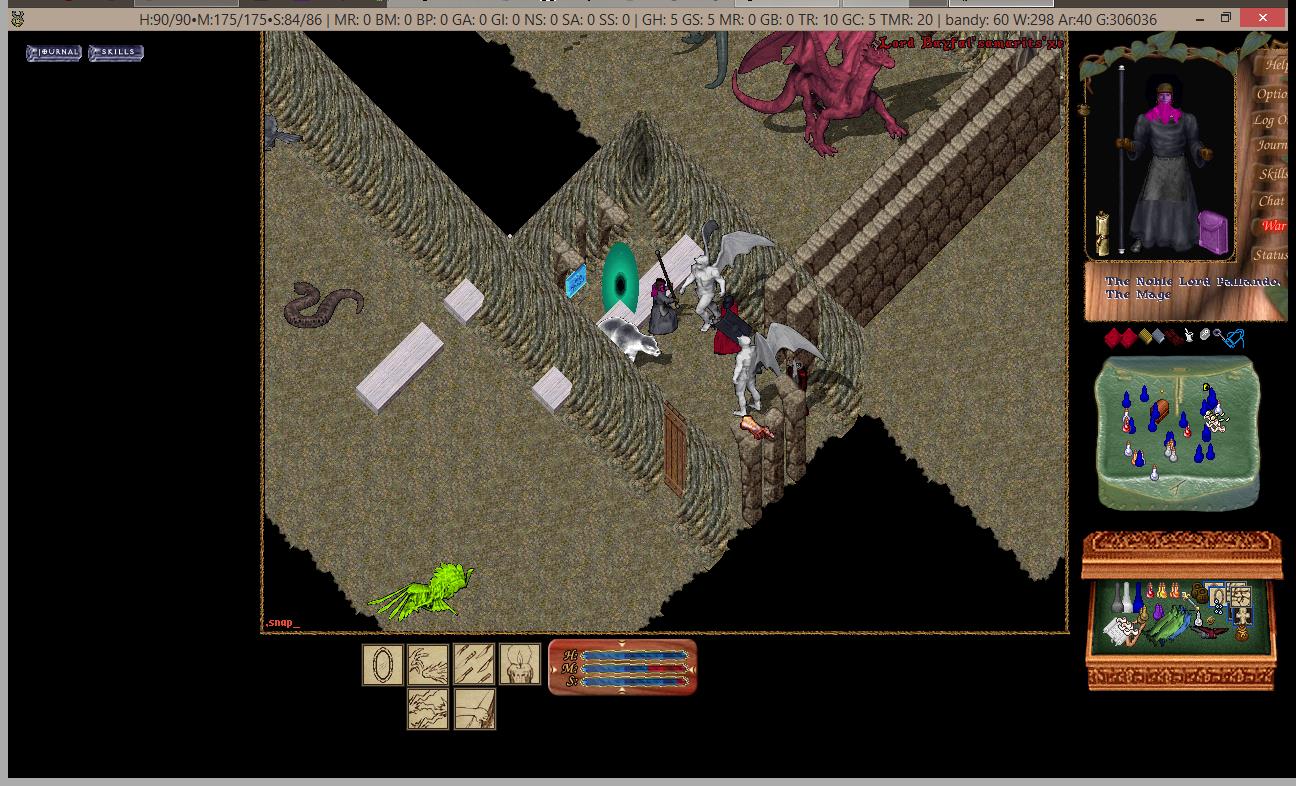Maximize the game window

coord(1226,18)
